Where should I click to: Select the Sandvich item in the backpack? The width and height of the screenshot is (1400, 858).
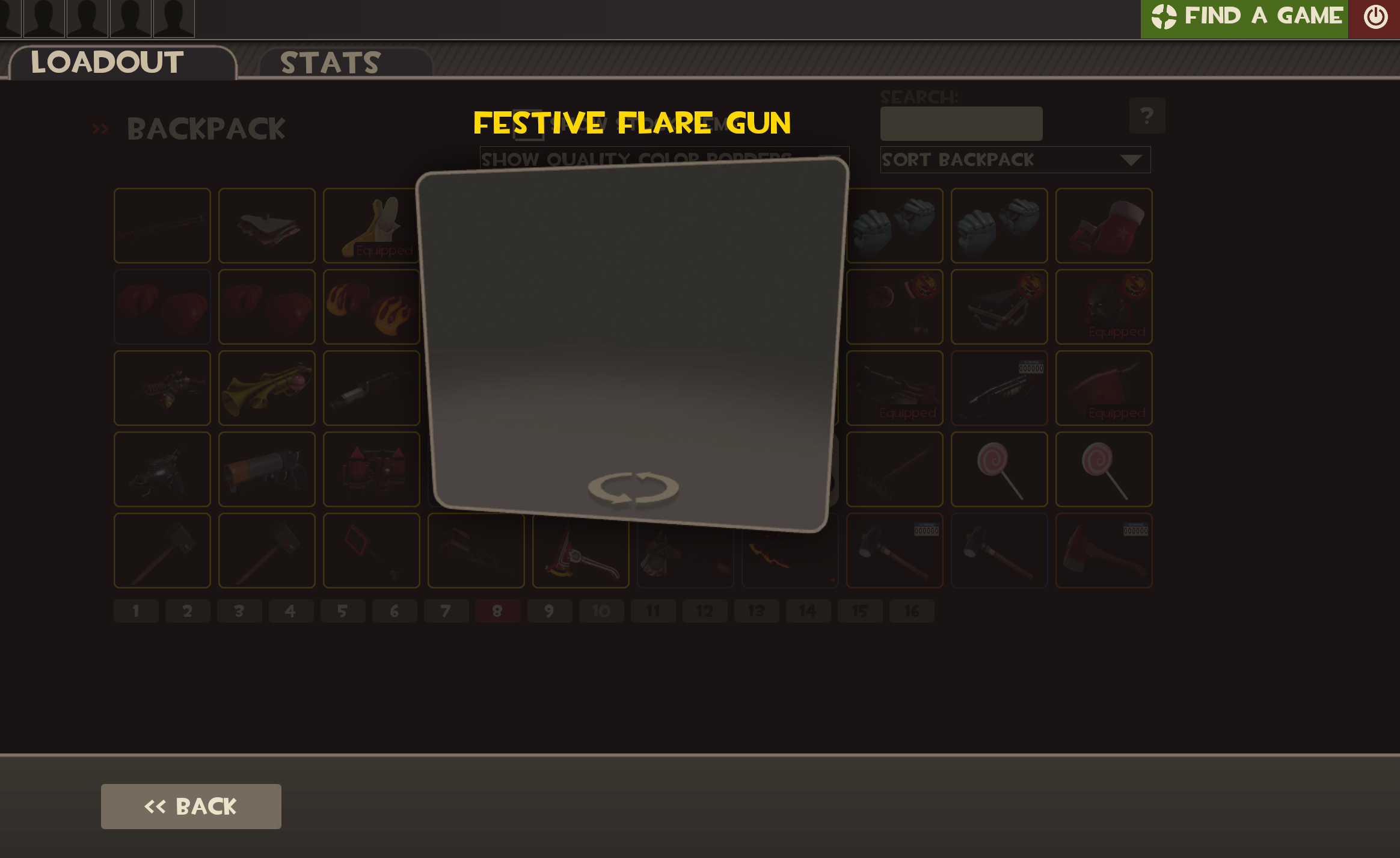[x=266, y=226]
